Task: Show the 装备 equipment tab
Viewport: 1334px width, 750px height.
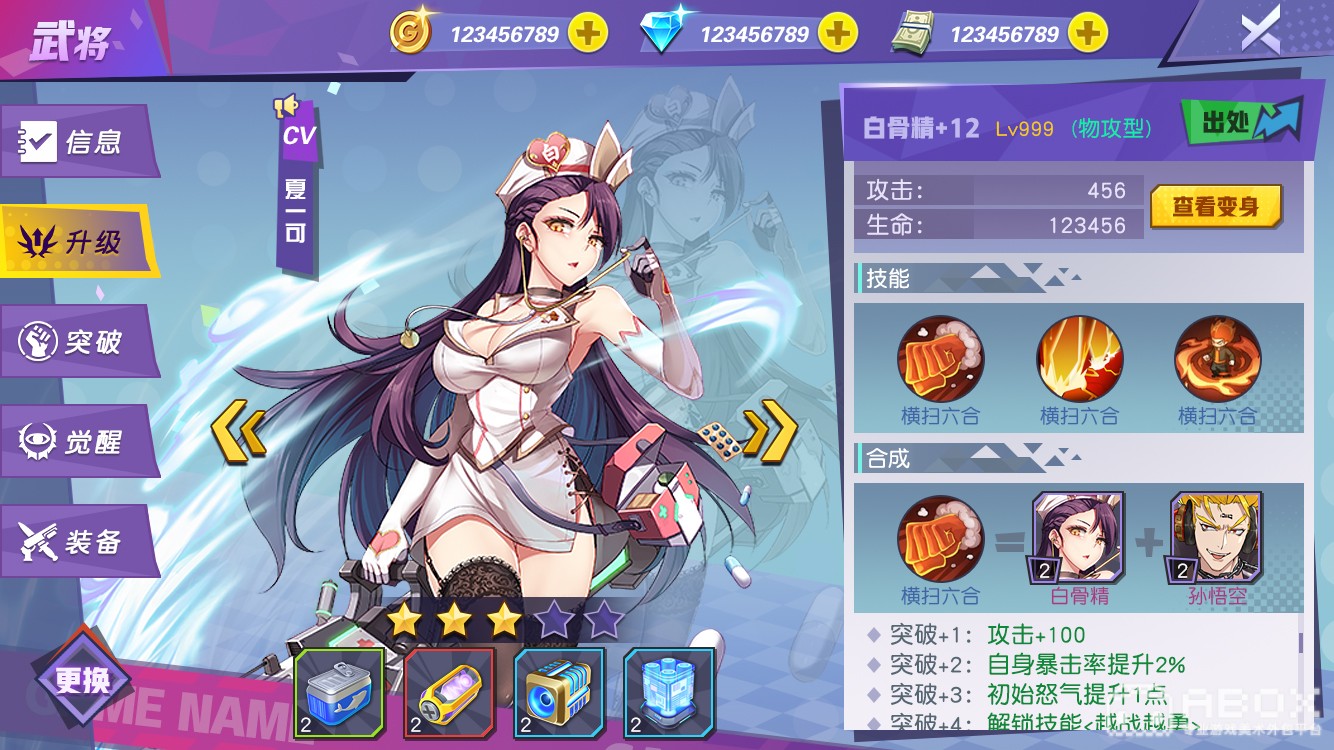Action: point(78,542)
